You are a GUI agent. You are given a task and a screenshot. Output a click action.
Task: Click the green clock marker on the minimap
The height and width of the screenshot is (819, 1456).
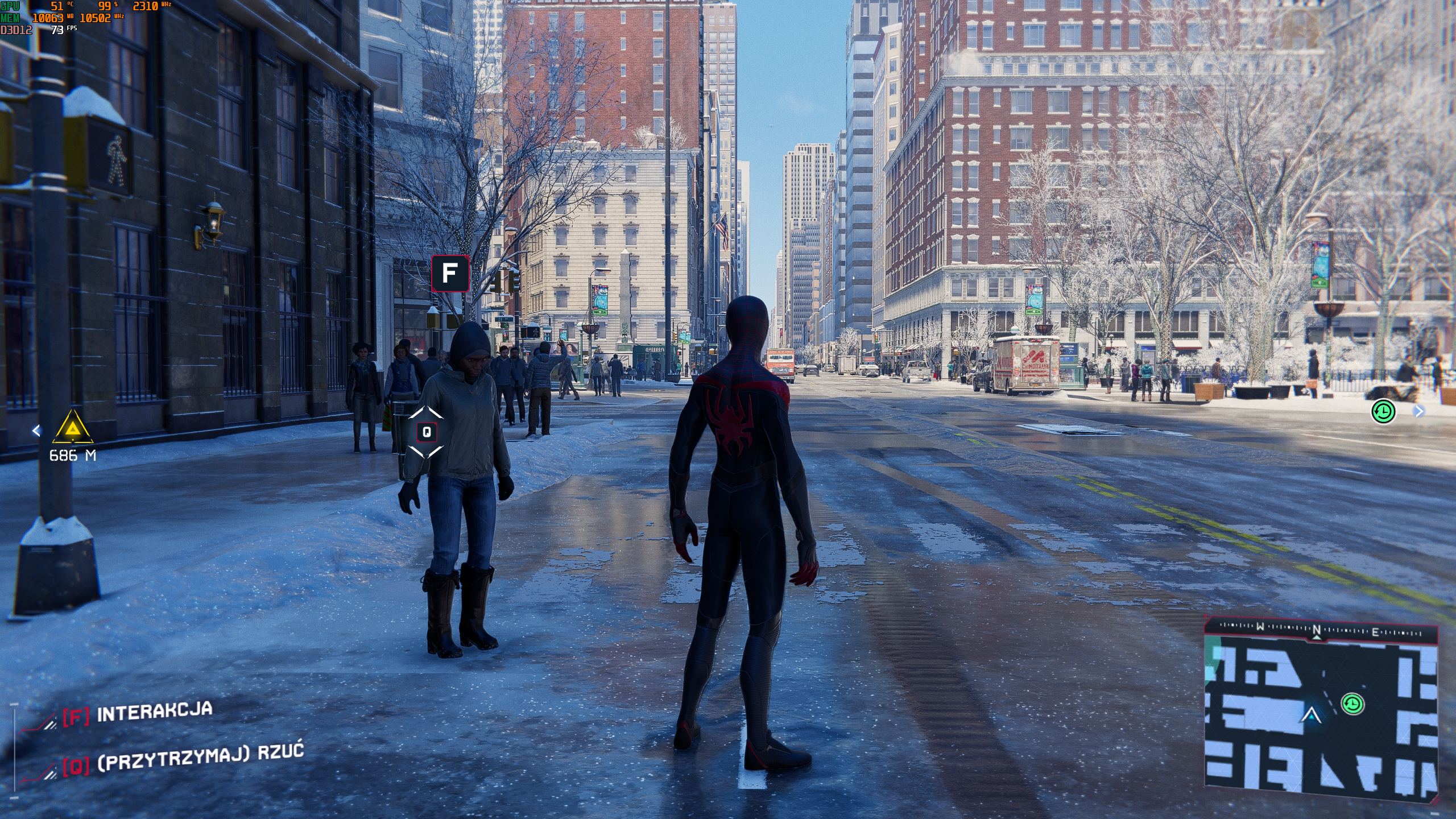[x=1352, y=704]
